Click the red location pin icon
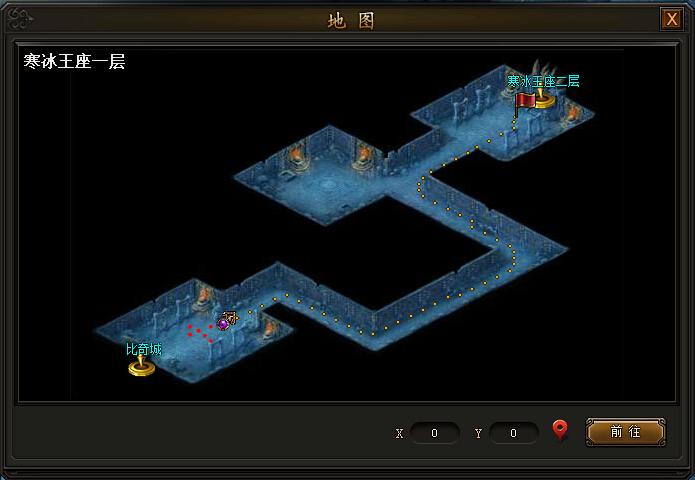Screen dimensions: 695x480 [560, 431]
